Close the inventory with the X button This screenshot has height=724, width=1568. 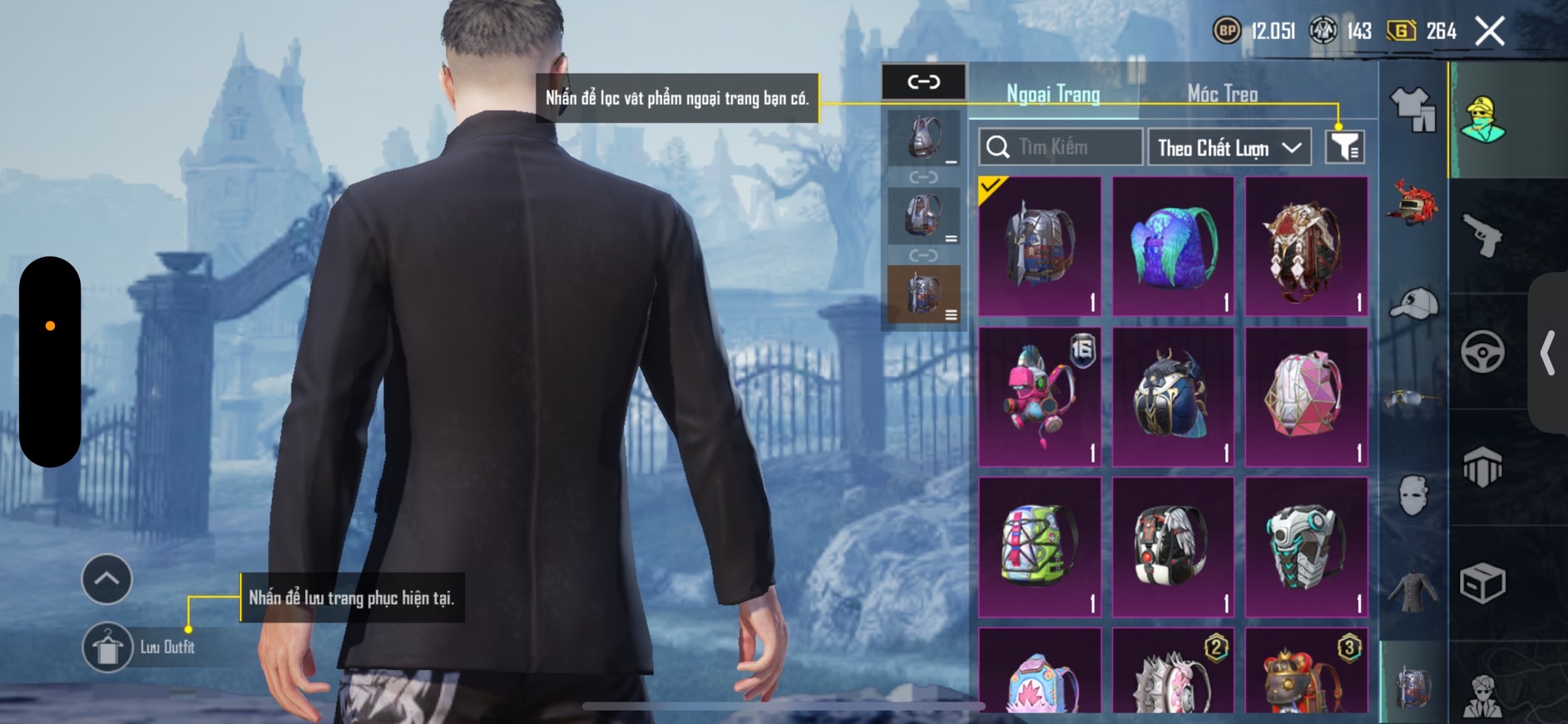click(x=1490, y=32)
